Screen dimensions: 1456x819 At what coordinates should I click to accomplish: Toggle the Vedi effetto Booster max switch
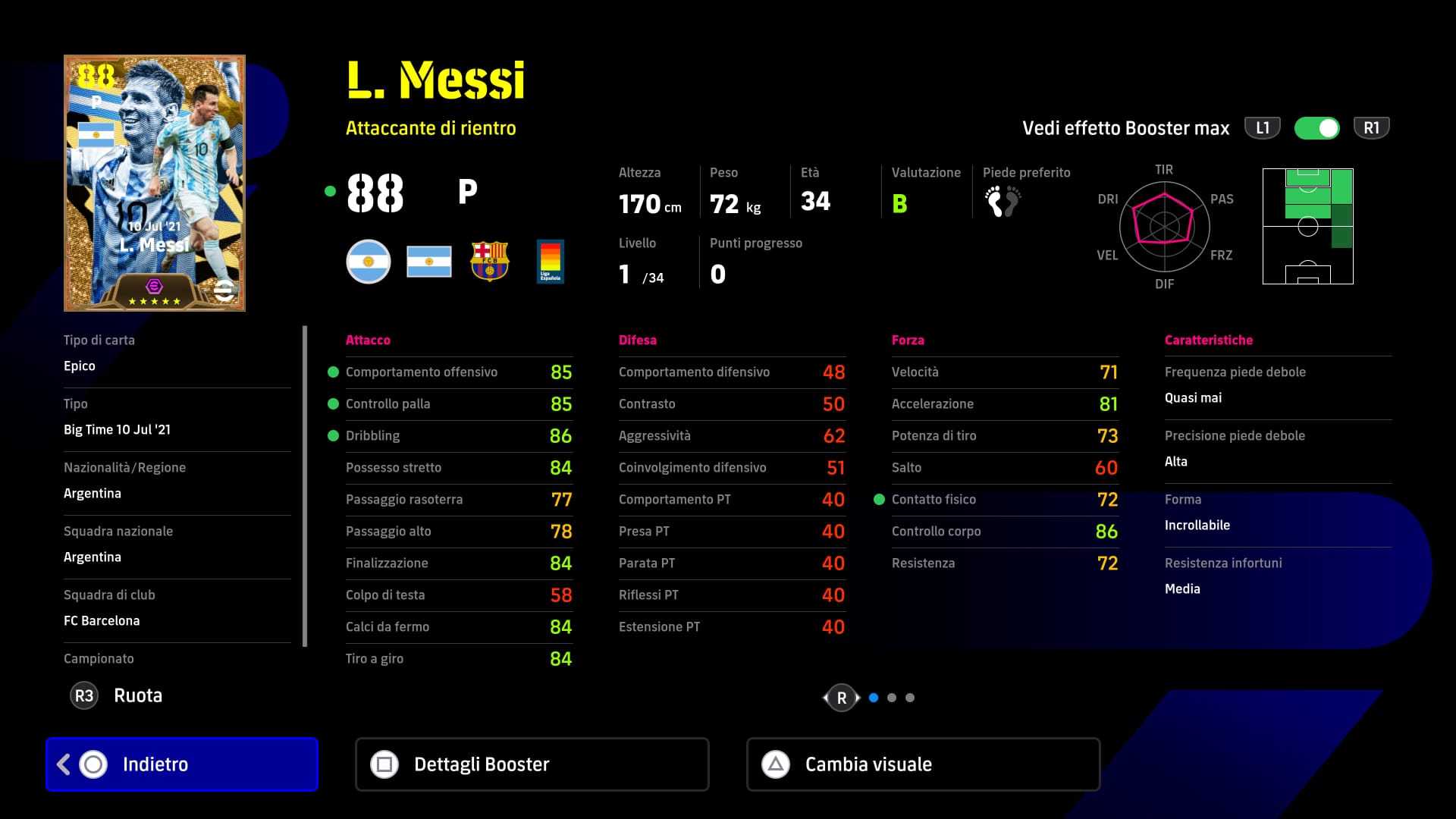pos(1317,128)
